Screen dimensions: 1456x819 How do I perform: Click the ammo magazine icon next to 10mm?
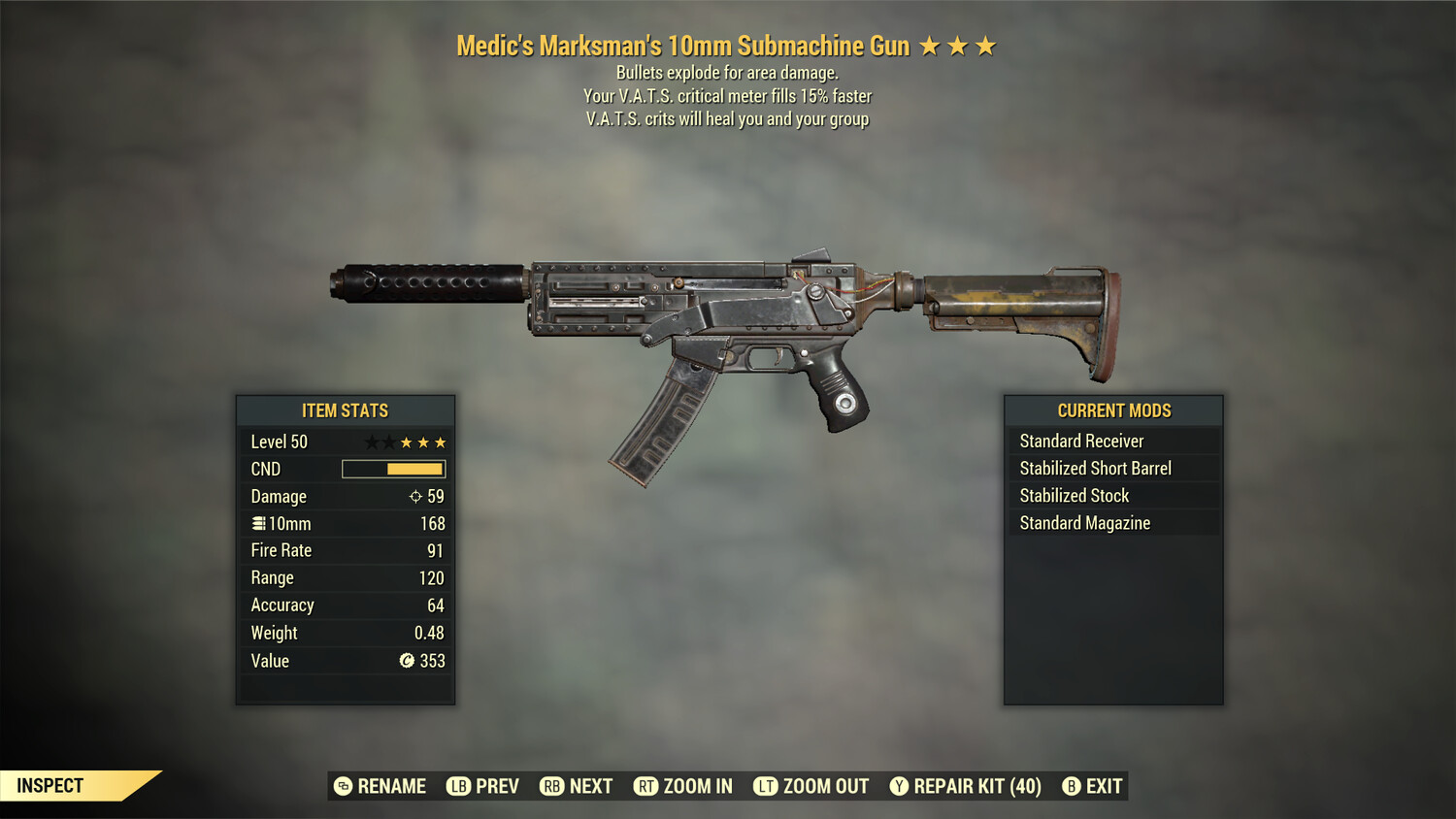pyautogui.click(x=257, y=523)
